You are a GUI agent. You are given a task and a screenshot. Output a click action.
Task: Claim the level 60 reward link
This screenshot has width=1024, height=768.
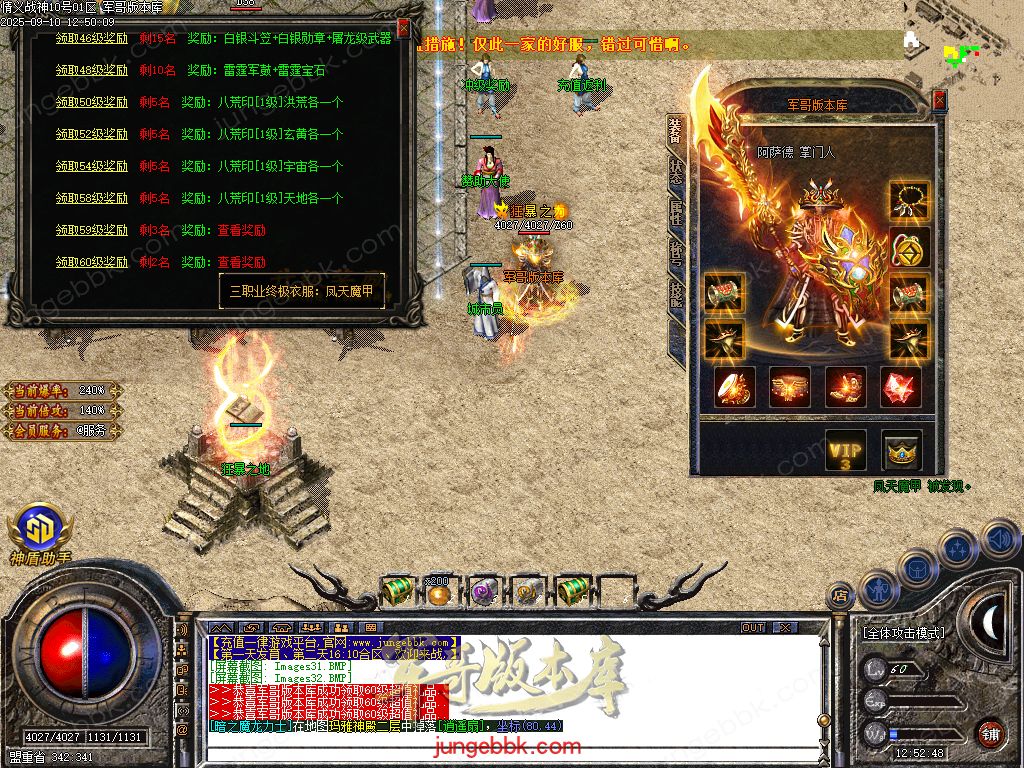point(92,262)
